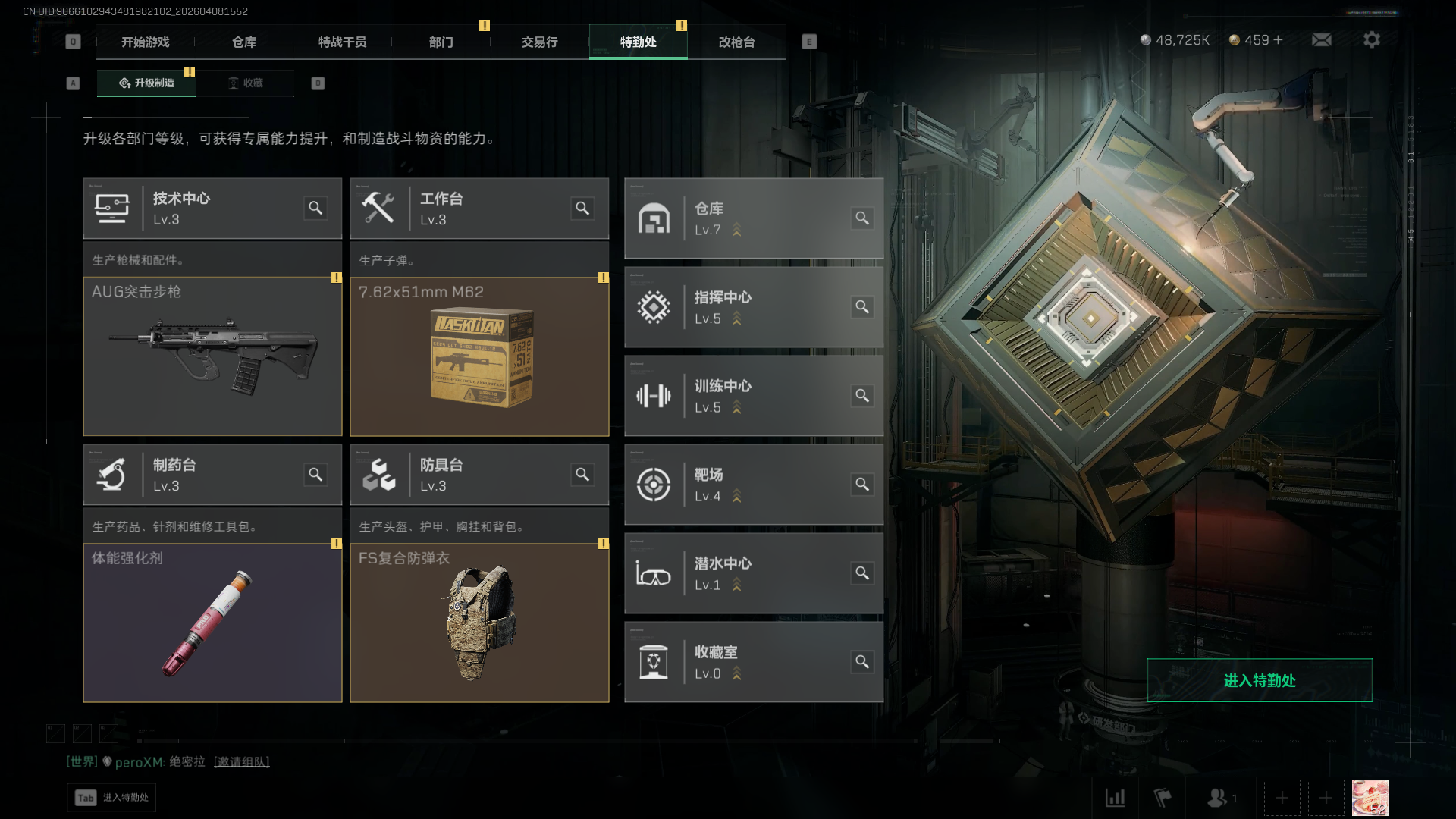Inspect 技术中心 with its magnifier button
1456x819 pixels.
[315, 208]
